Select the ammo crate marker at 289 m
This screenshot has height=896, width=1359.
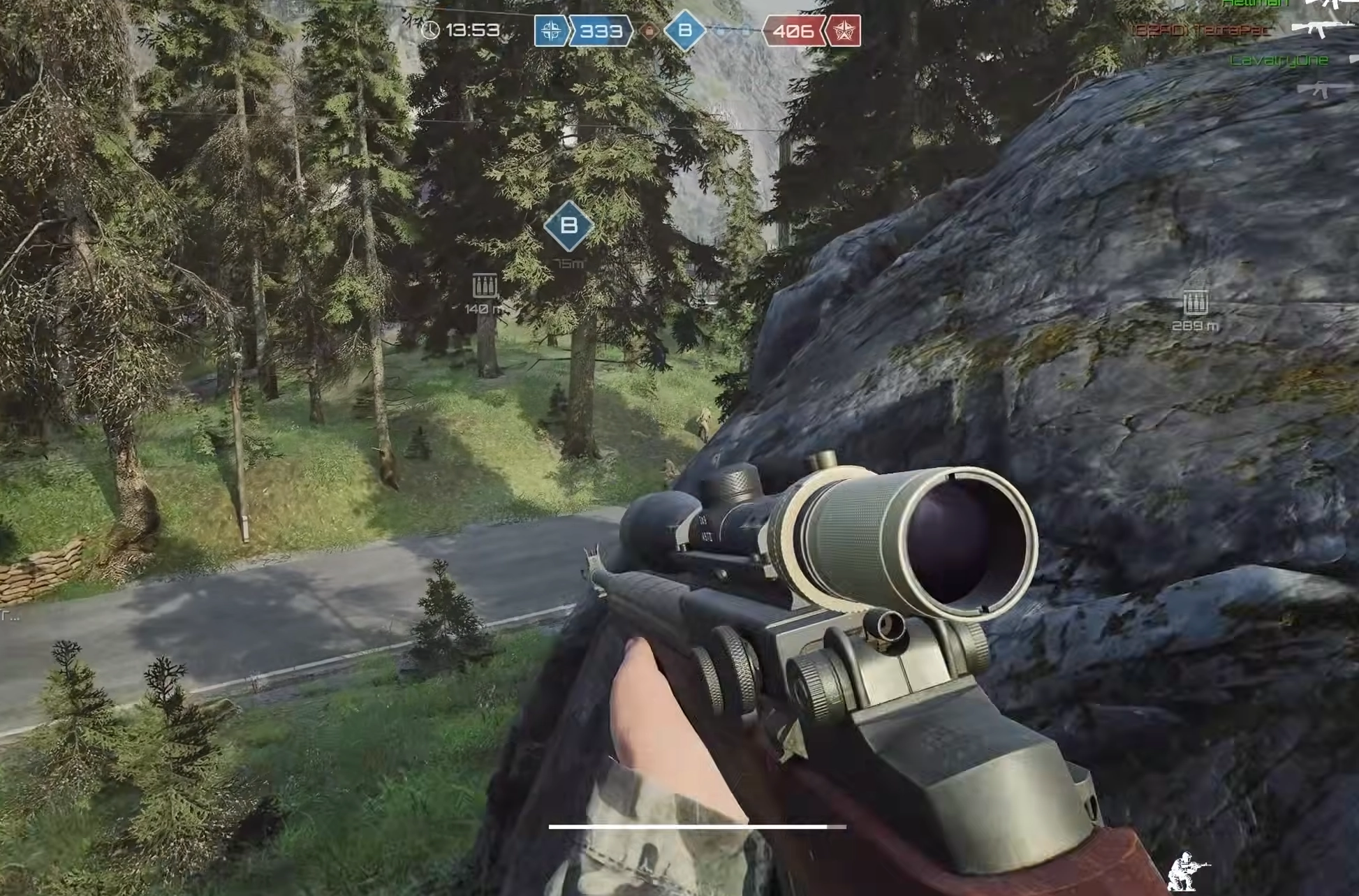click(x=1196, y=303)
